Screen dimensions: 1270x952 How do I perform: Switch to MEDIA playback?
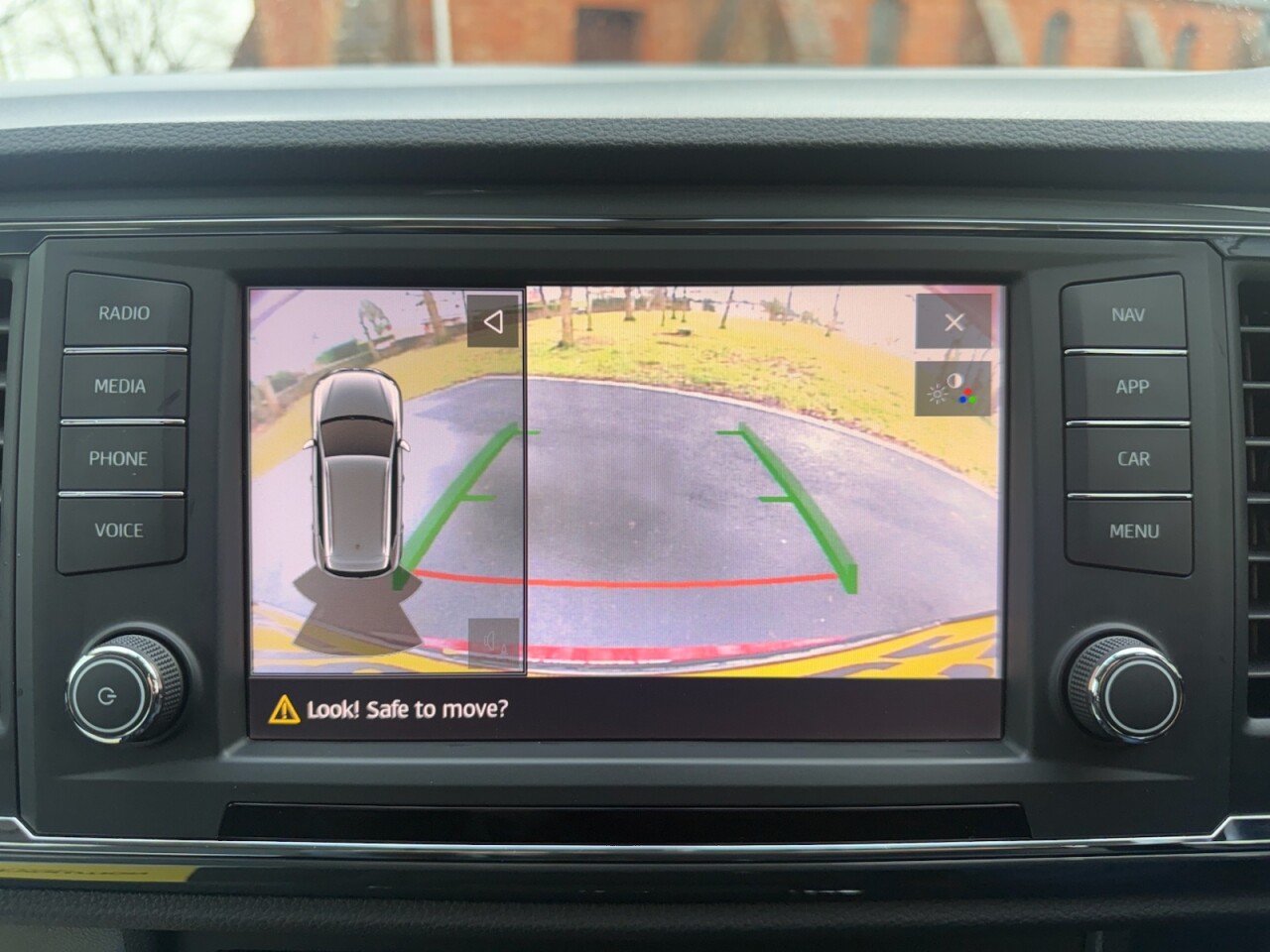pyautogui.click(x=120, y=387)
